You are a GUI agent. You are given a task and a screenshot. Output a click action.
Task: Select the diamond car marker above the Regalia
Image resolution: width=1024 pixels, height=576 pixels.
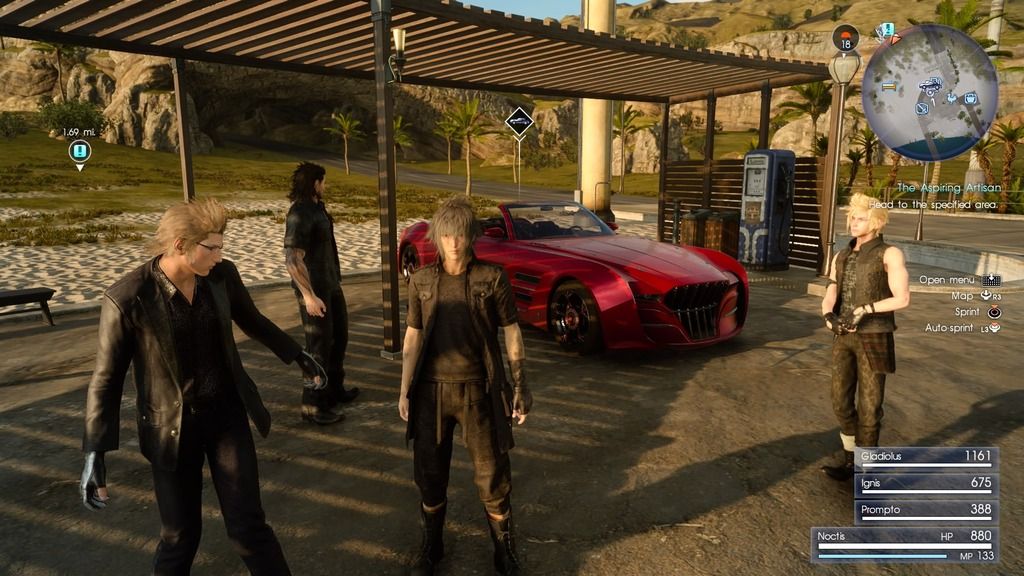(x=518, y=122)
